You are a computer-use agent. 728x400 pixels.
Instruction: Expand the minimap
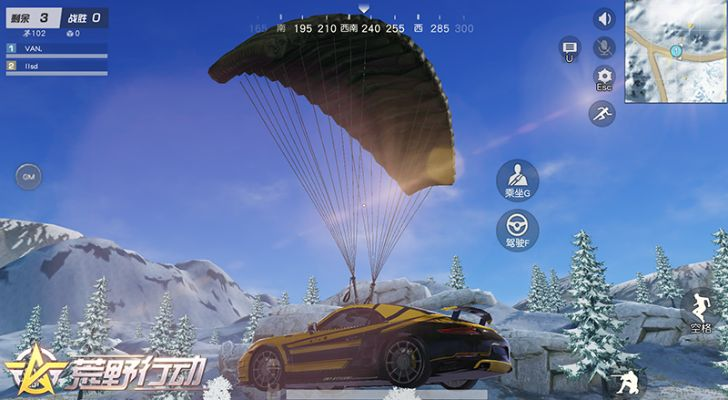(x=676, y=50)
